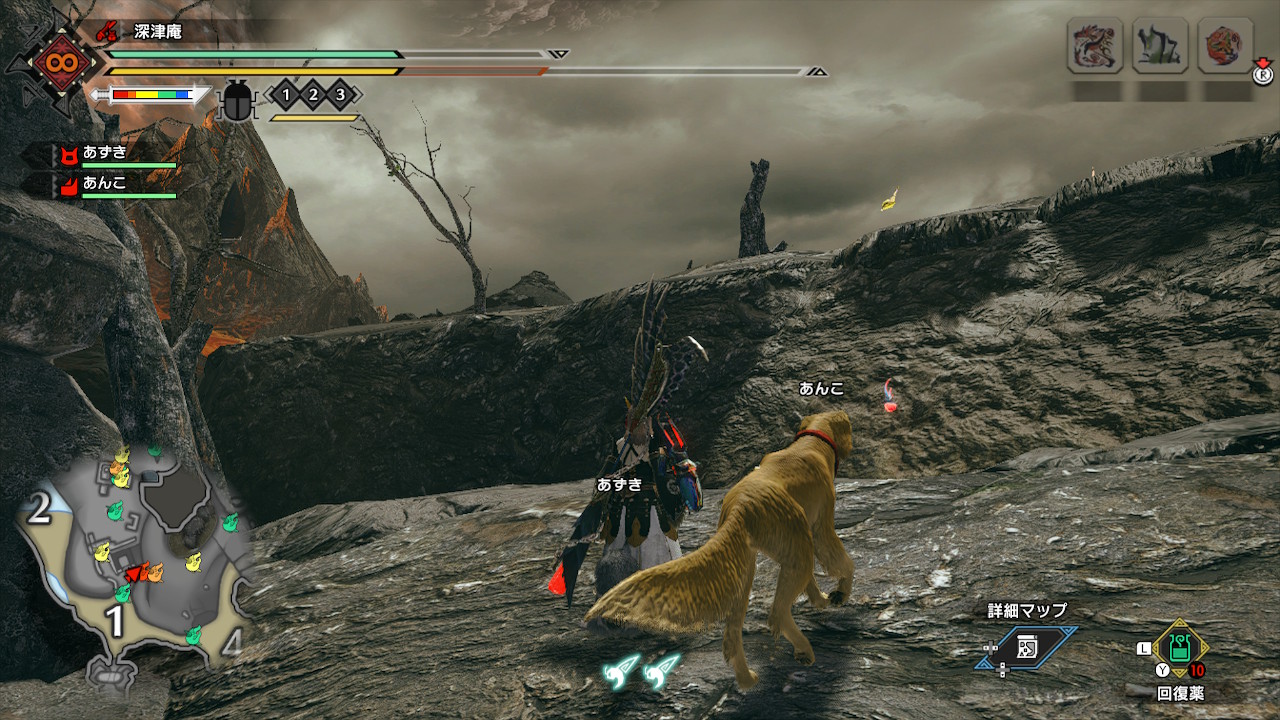
Task: Select the orange round monster target icon
Action: (x=1225, y=46)
